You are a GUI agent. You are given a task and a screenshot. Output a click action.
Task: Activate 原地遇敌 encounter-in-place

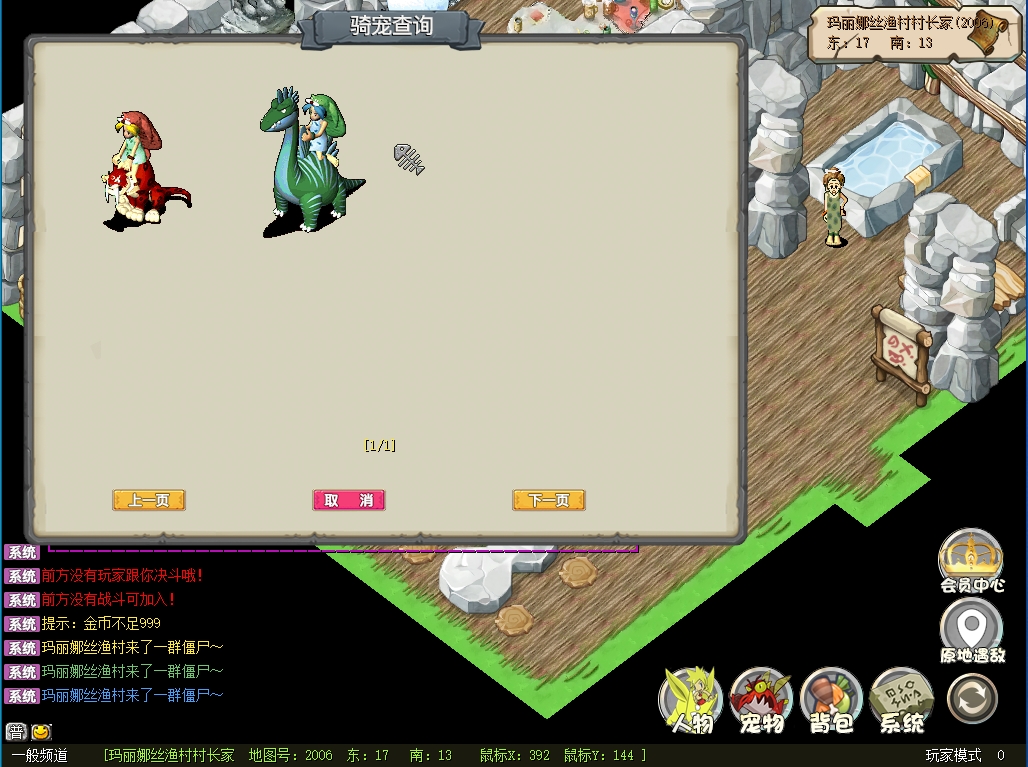[x=971, y=632]
